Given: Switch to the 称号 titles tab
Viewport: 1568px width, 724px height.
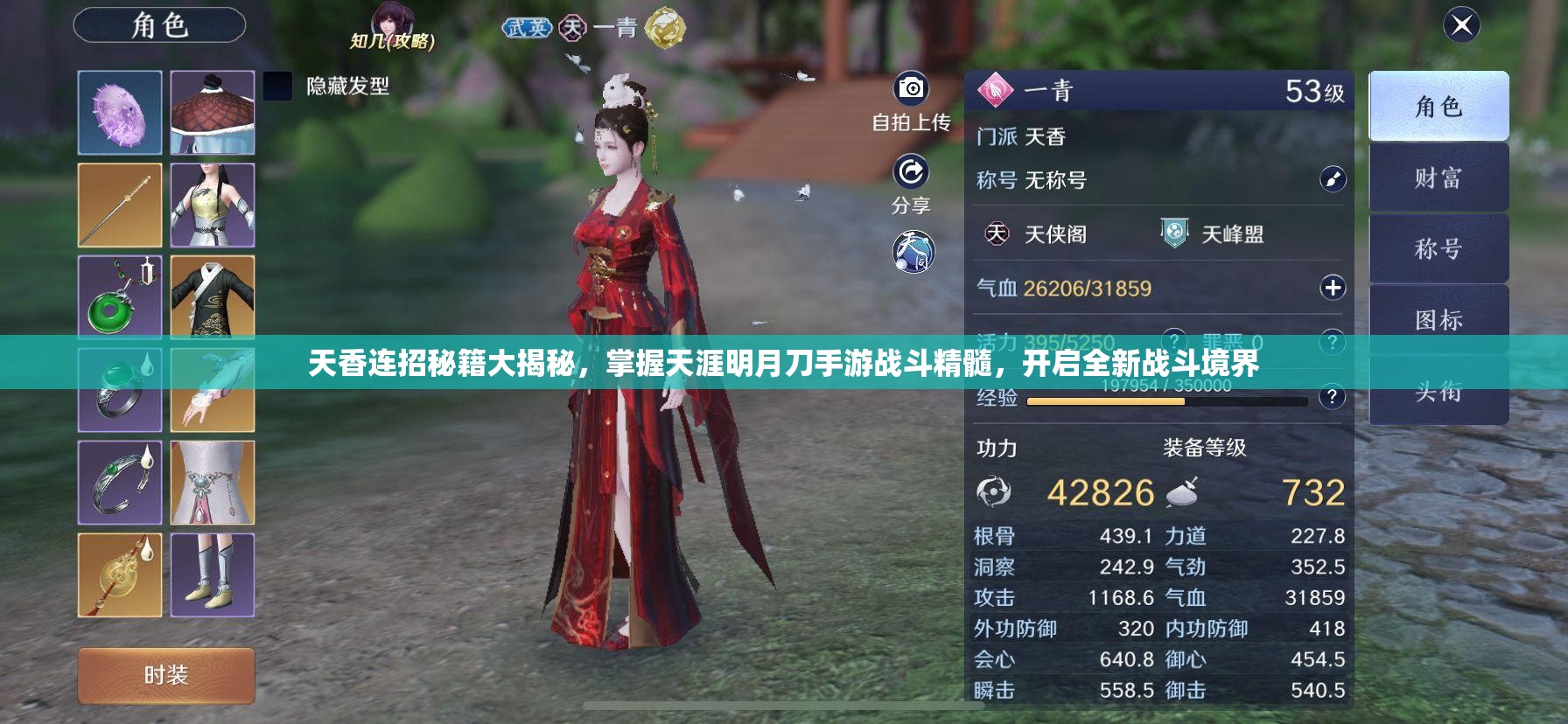Looking at the screenshot, I should (x=1438, y=247).
